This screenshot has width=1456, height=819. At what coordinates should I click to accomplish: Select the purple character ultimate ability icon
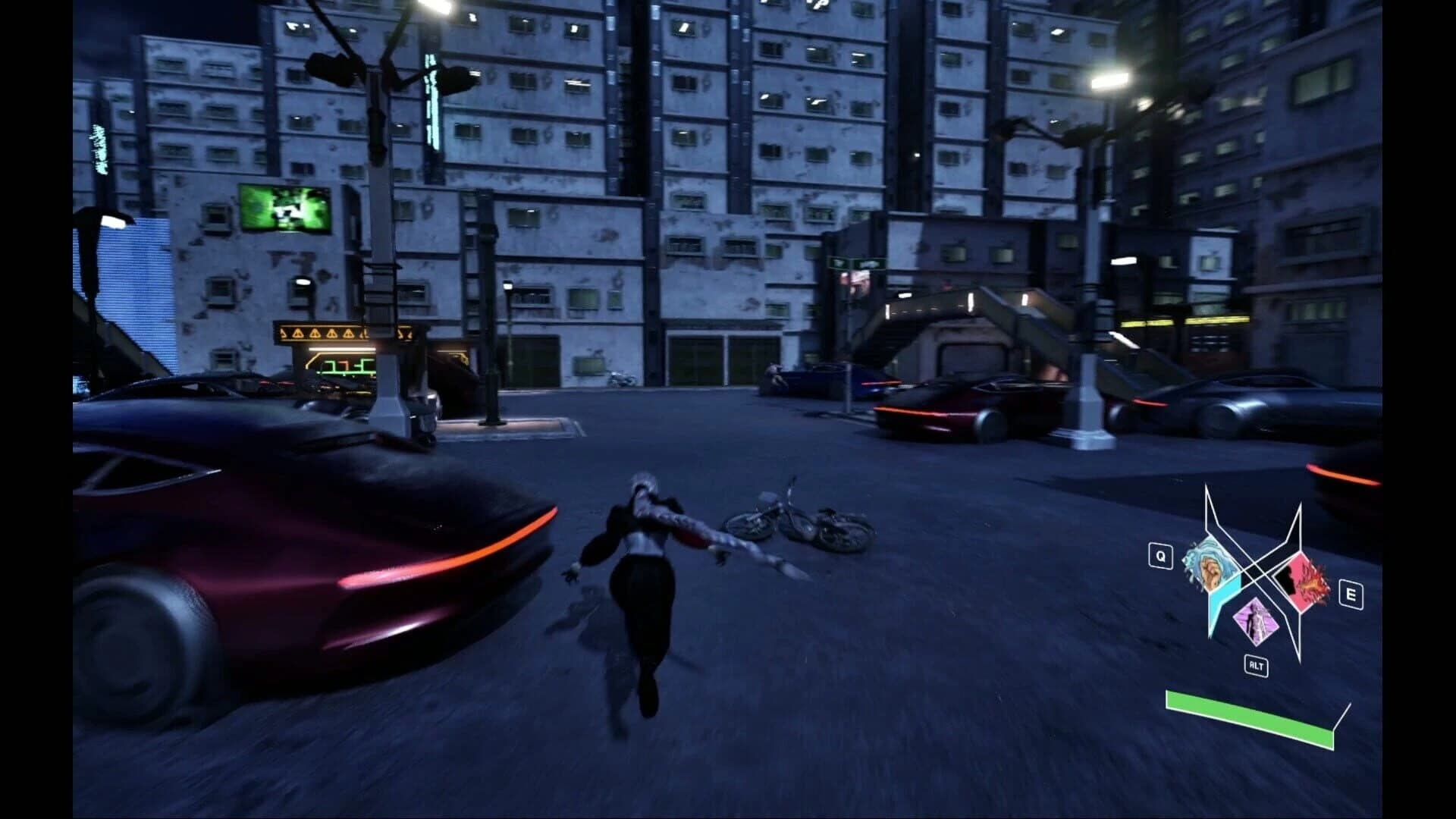click(1256, 621)
